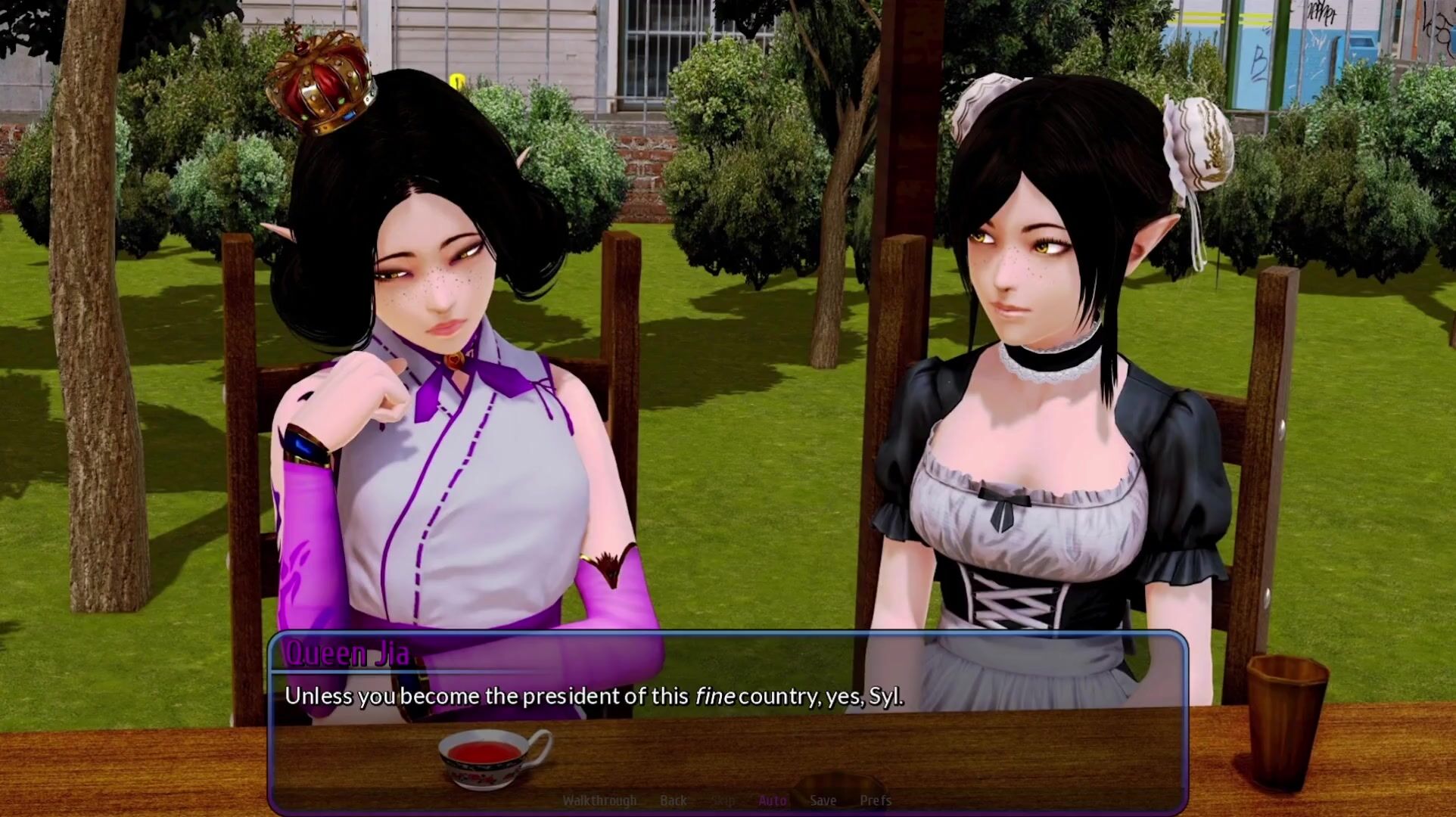Open the Walkthrough quick menu option
Image resolution: width=1456 pixels, height=817 pixels.
599,800
